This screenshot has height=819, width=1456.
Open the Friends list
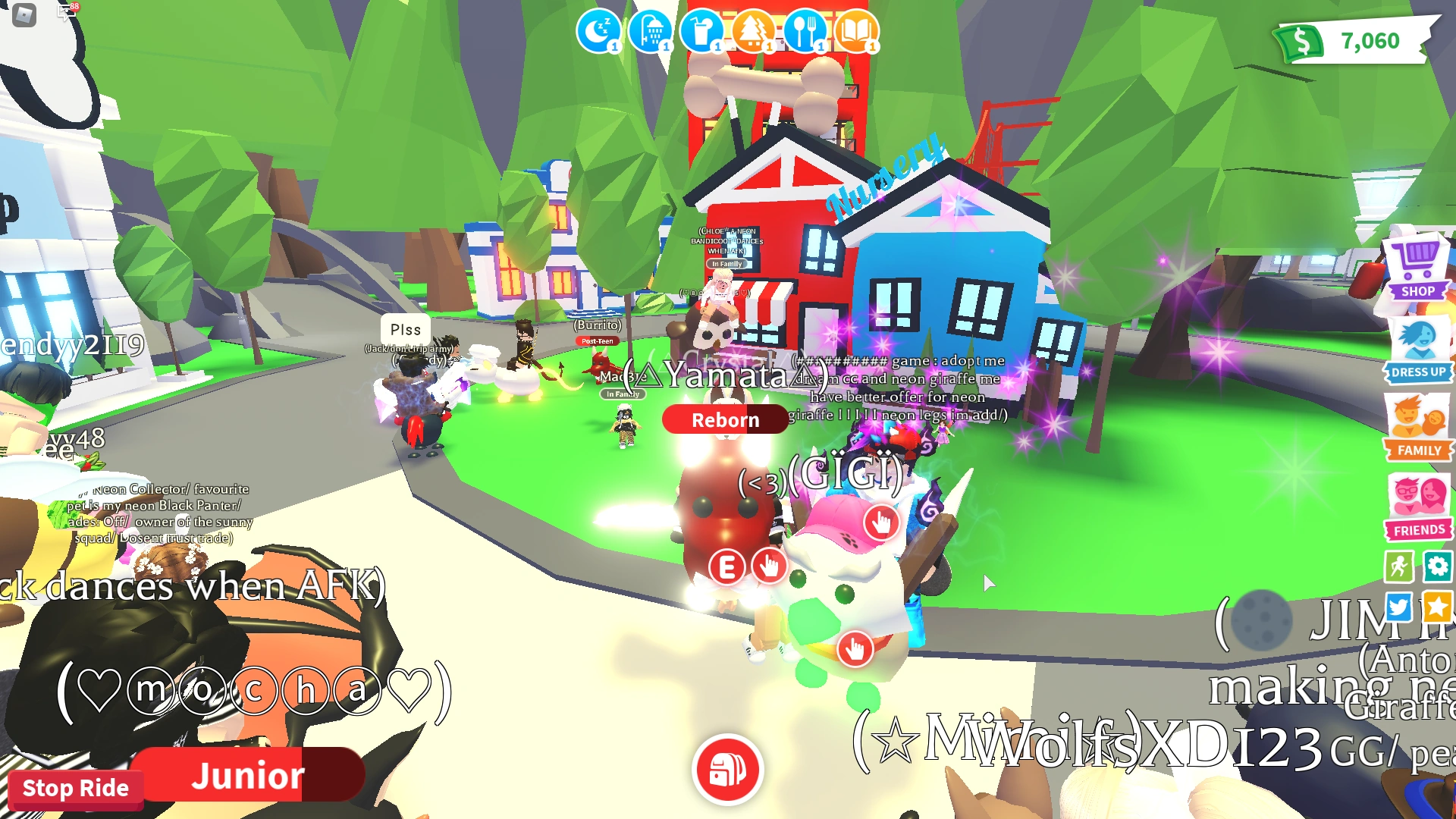pos(1417,500)
